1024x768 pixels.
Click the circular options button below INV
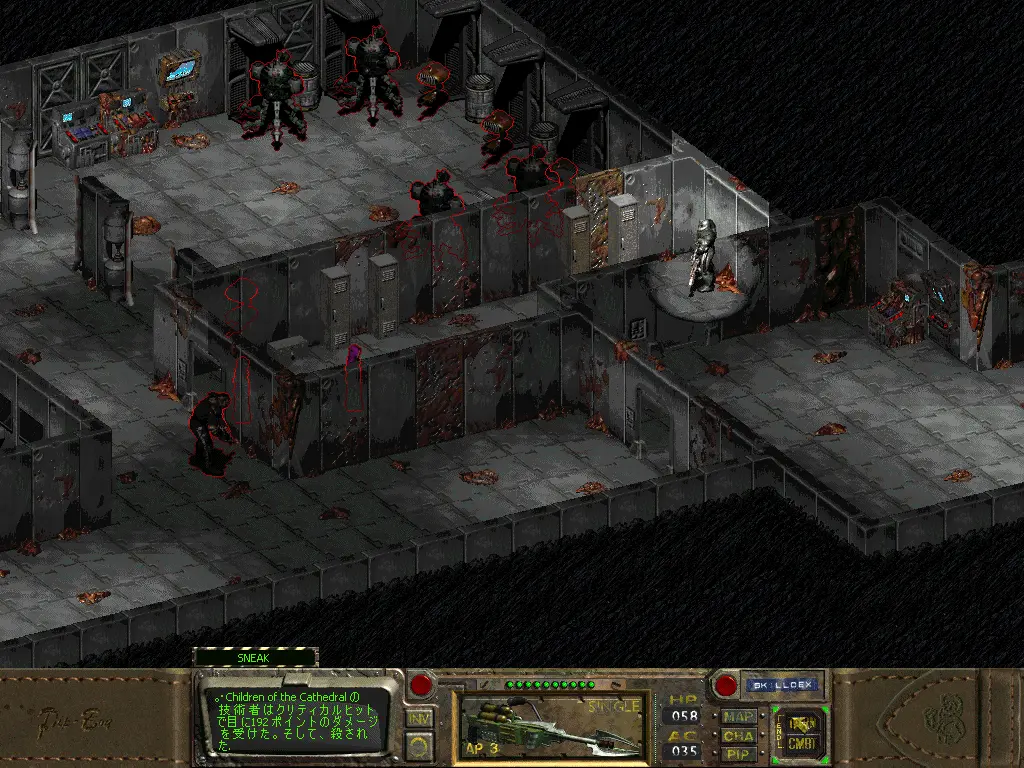pyautogui.click(x=420, y=744)
